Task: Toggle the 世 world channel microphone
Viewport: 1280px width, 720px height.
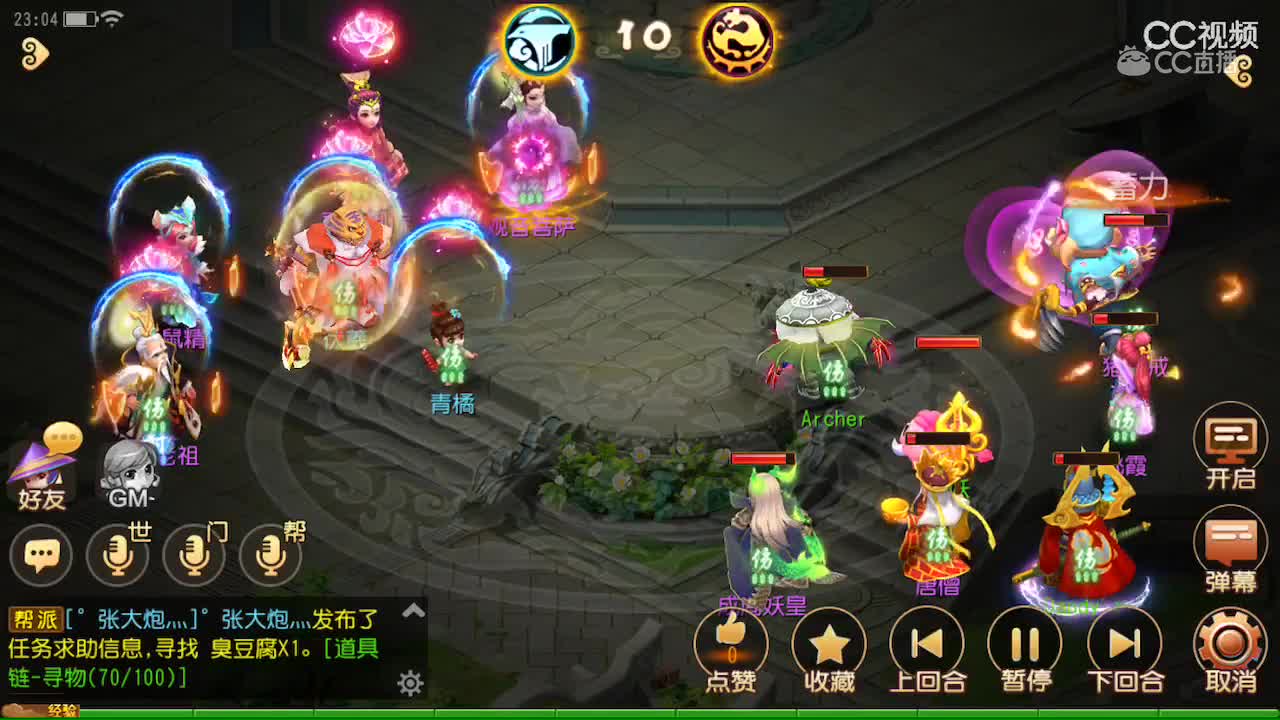Action: [x=118, y=553]
